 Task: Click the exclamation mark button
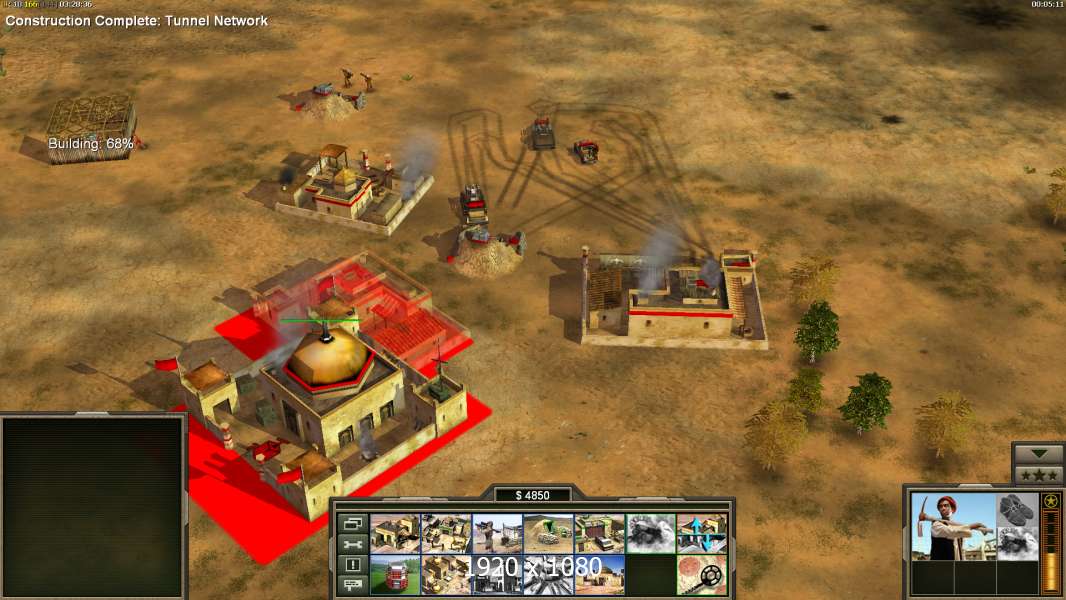tap(352, 565)
